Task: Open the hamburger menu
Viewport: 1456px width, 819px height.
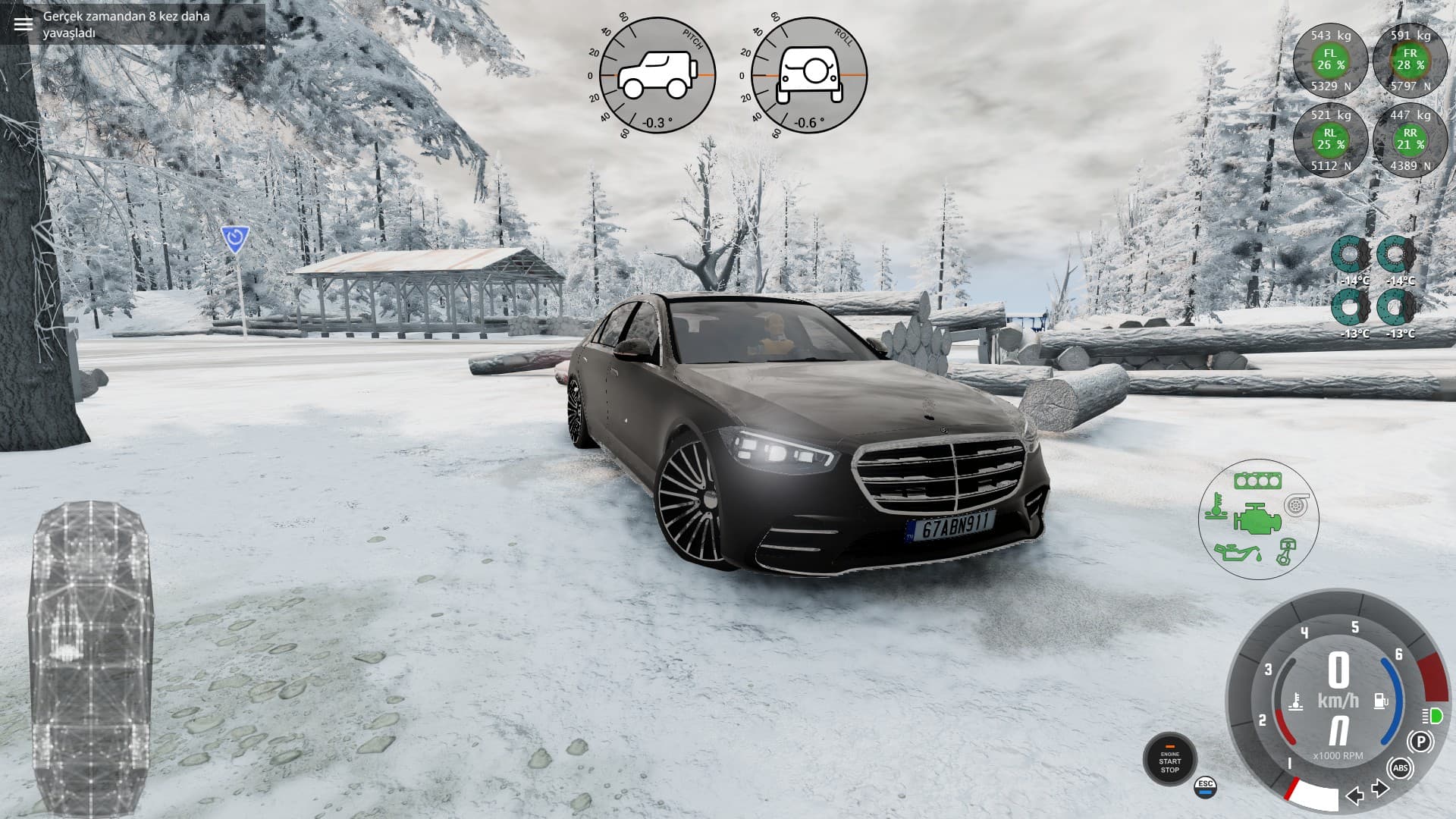Action: [24, 24]
